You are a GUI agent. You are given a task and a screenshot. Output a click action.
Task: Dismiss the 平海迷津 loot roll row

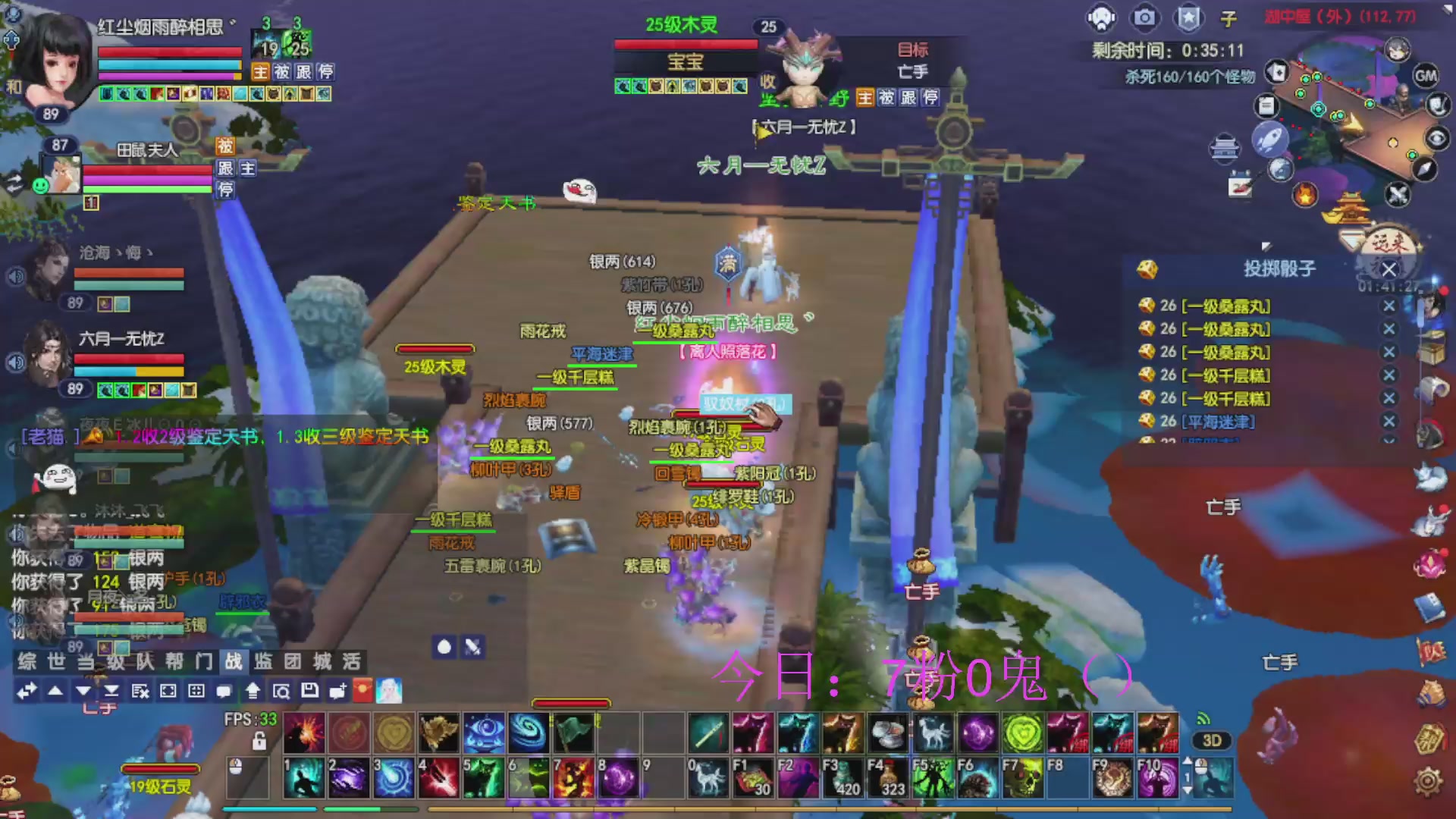tap(1389, 421)
